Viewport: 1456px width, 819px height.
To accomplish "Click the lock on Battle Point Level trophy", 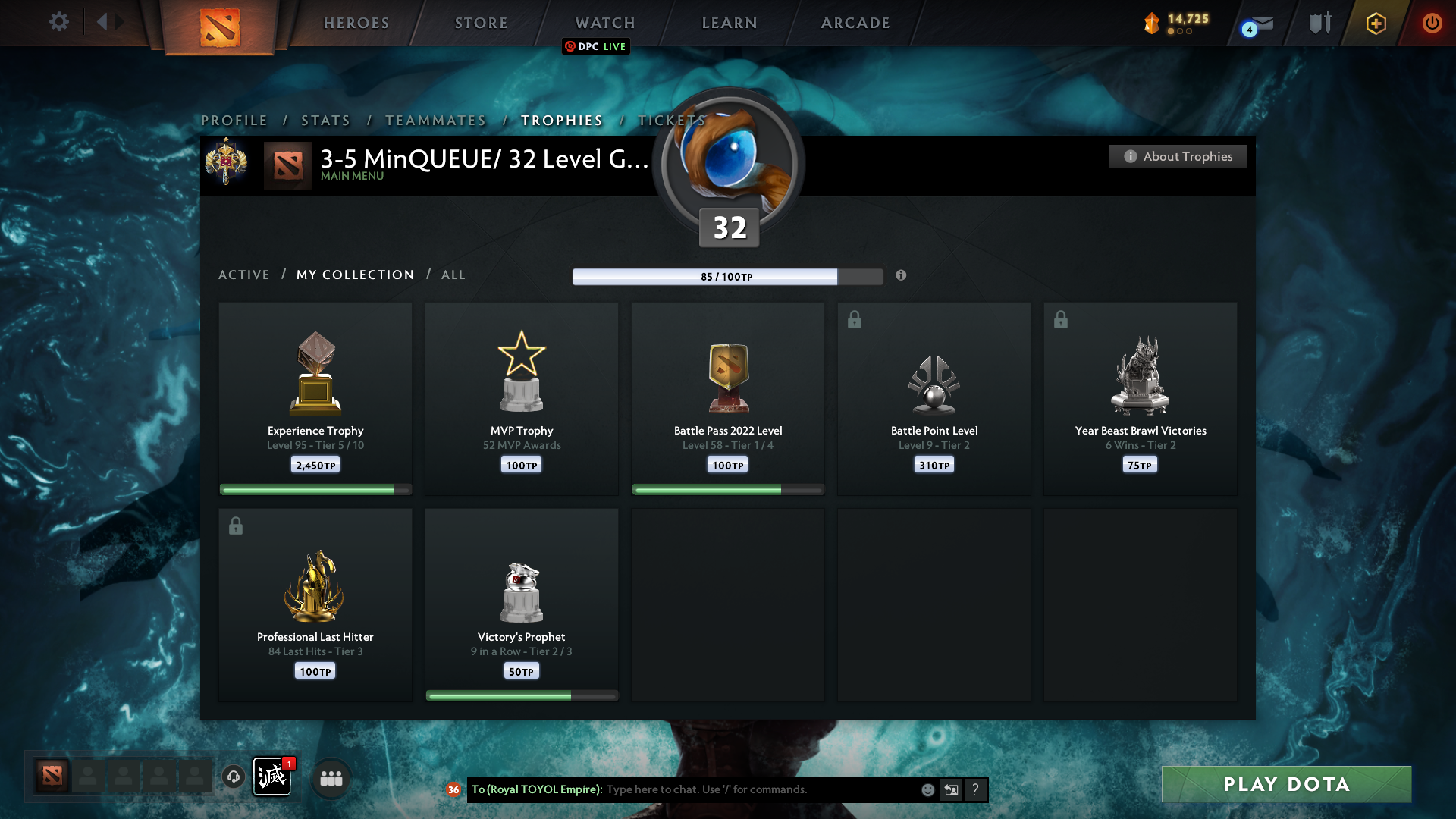I will (x=855, y=319).
